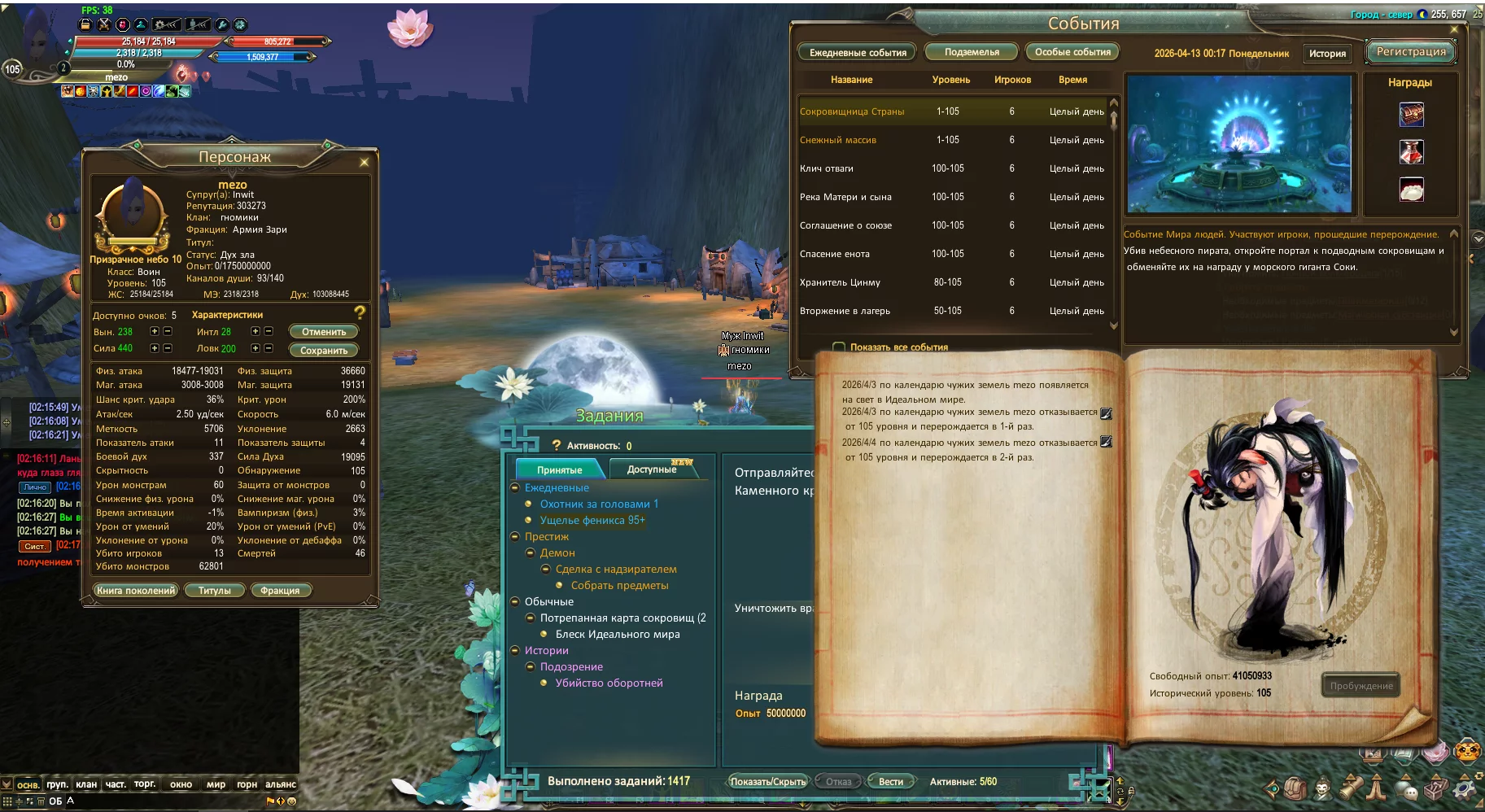Save stat points with Сохранить
The image size is (1485, 812).
(324, 351)
